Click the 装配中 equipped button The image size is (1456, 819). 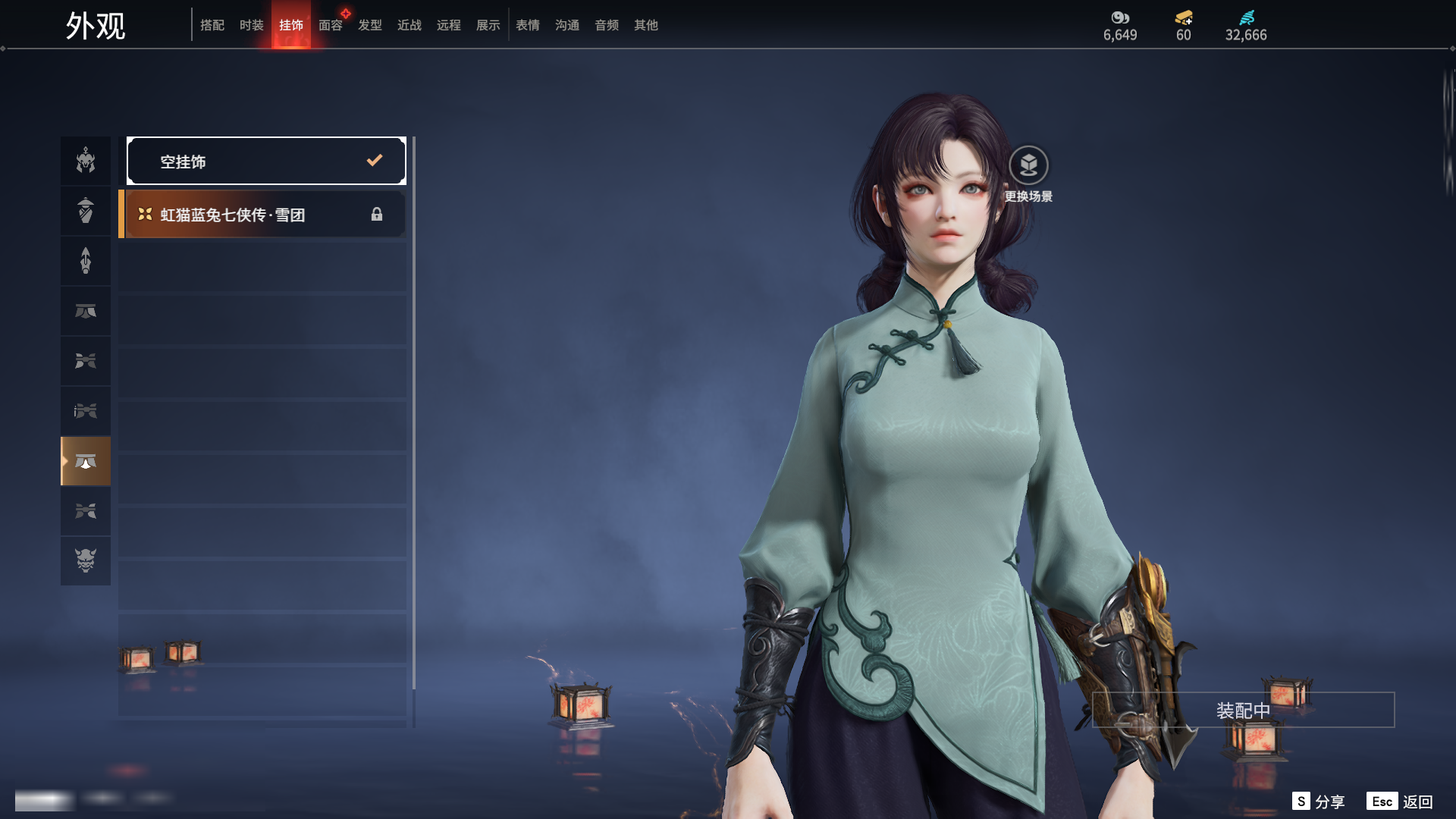click(x=1243, y=710)
